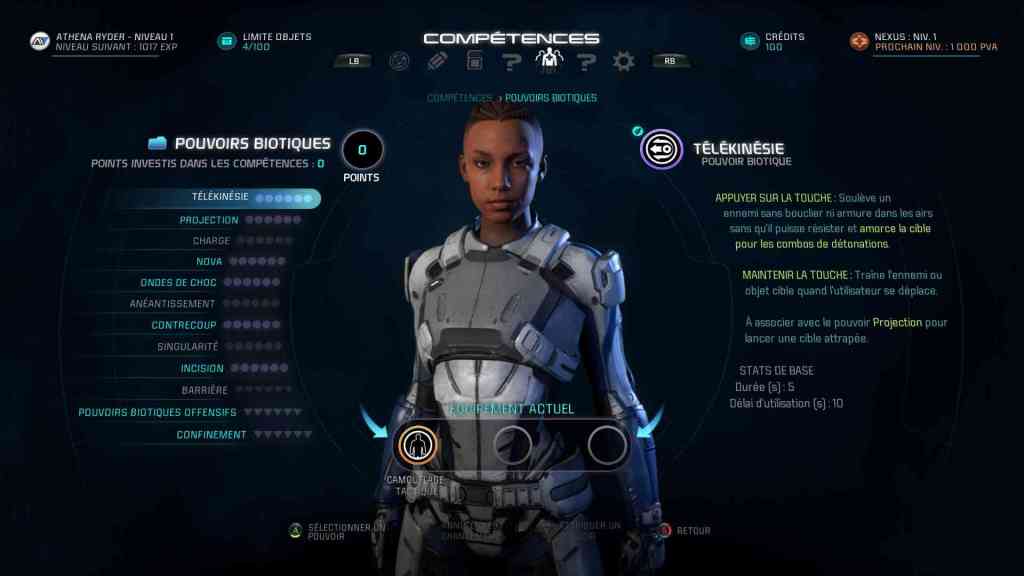Choose the Projection biotic power
The width and height of the screenshot is (1024, 576).
pos(209,220)
